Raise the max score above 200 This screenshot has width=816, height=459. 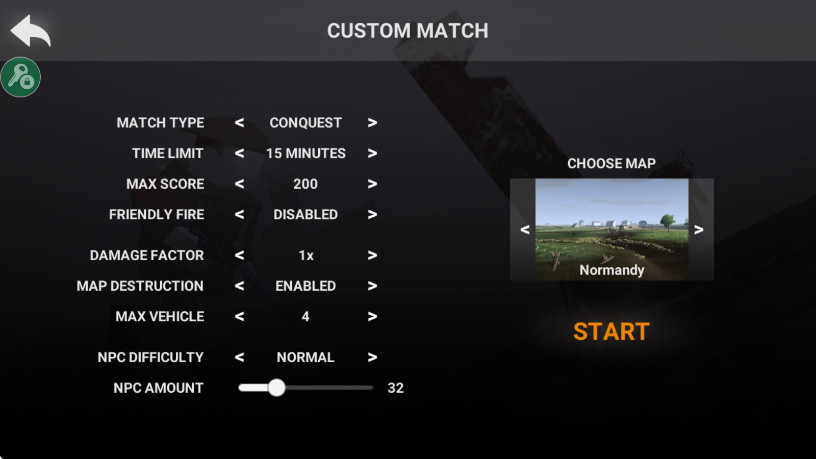[x=372, y=184]
